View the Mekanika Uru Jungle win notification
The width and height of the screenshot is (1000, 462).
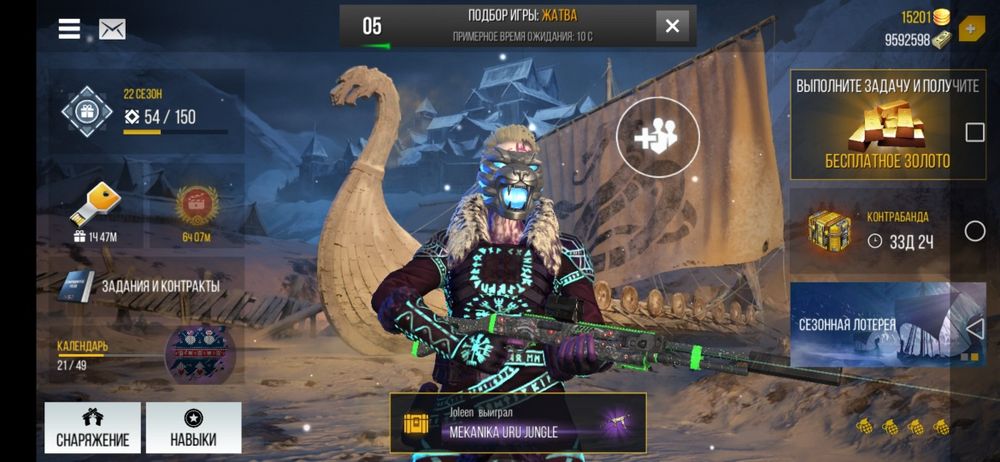coord(518,423)
